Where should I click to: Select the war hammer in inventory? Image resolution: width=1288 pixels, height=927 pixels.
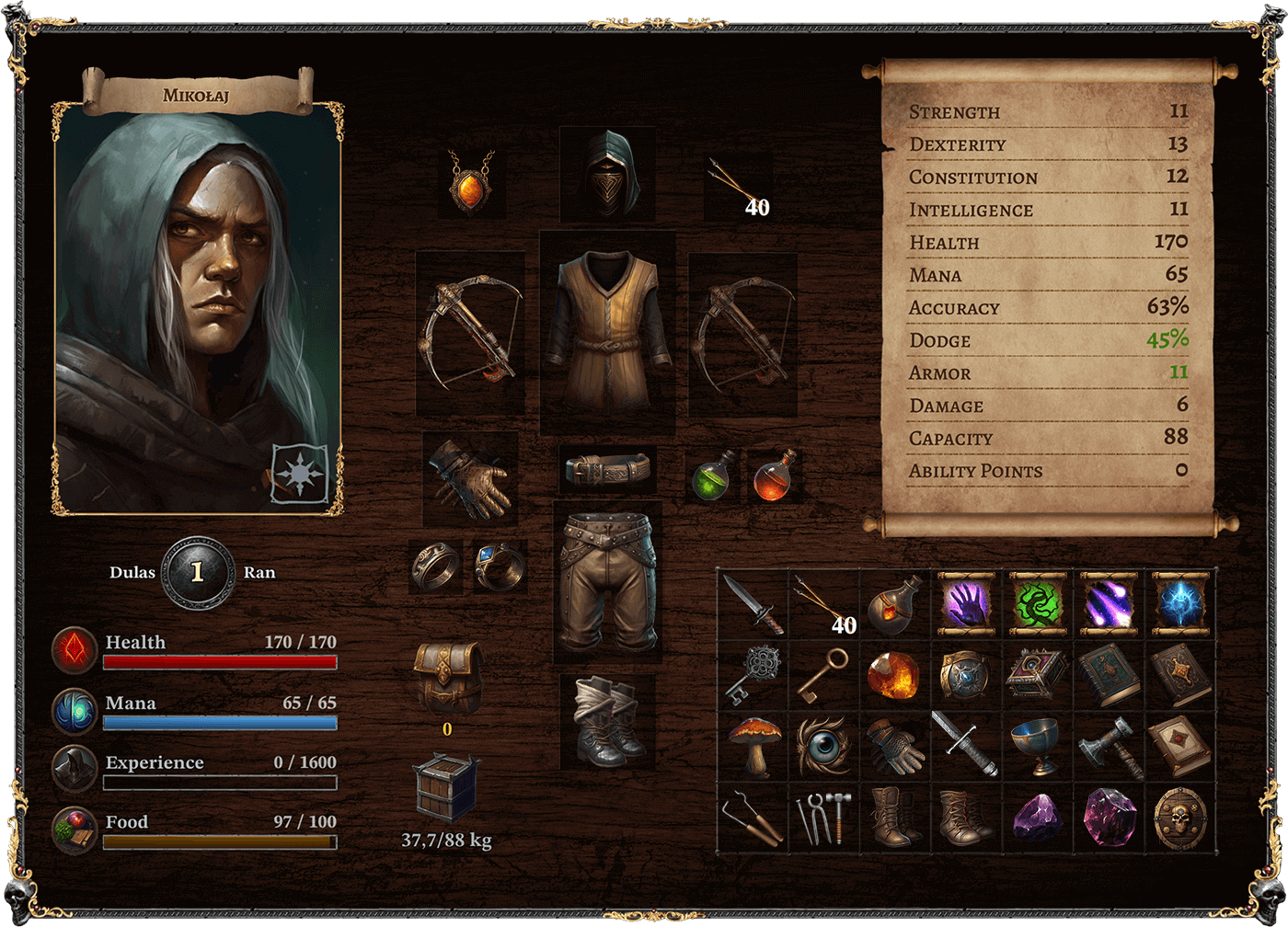click(1110, 745)
